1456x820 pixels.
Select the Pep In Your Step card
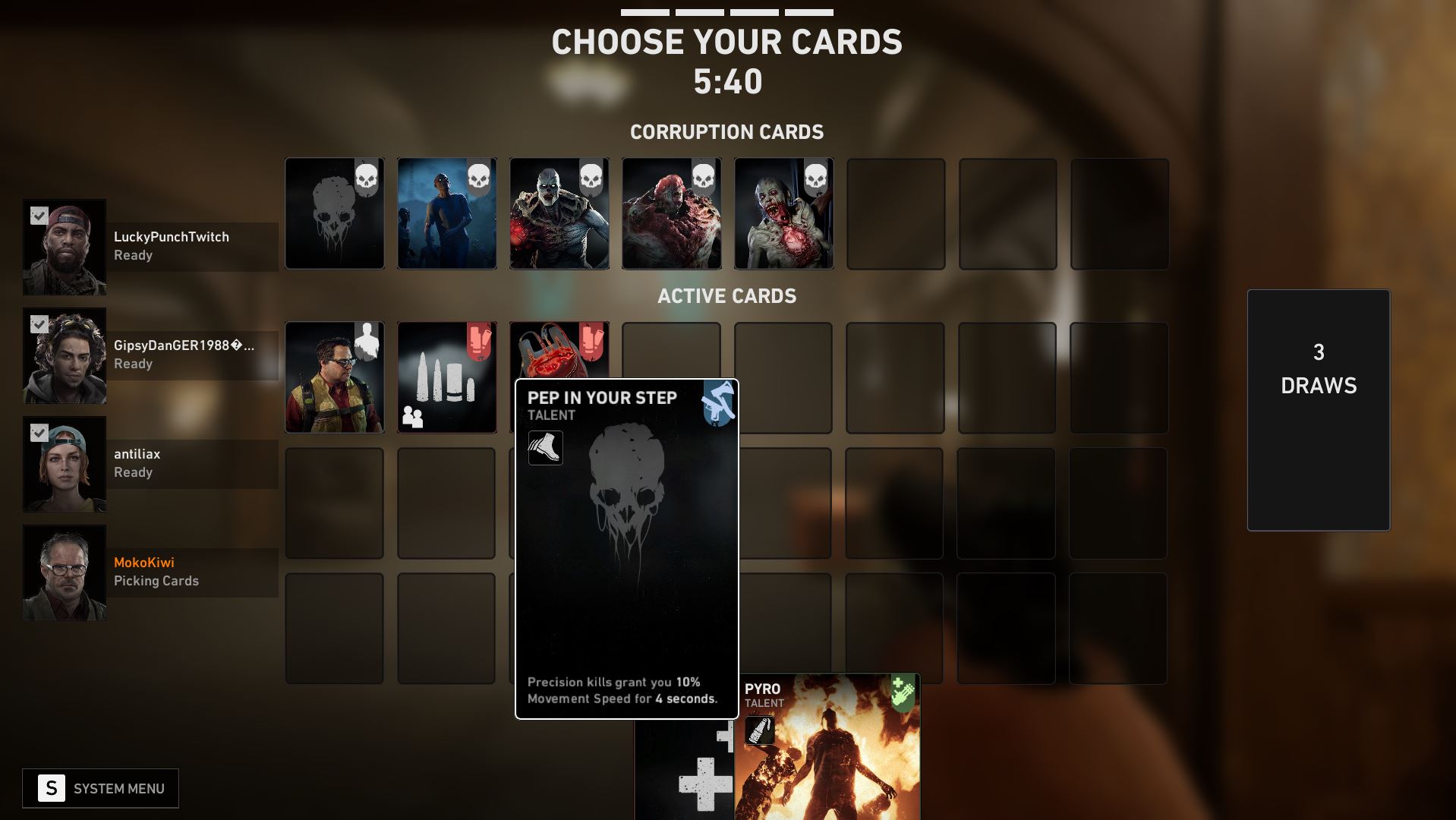626,548
